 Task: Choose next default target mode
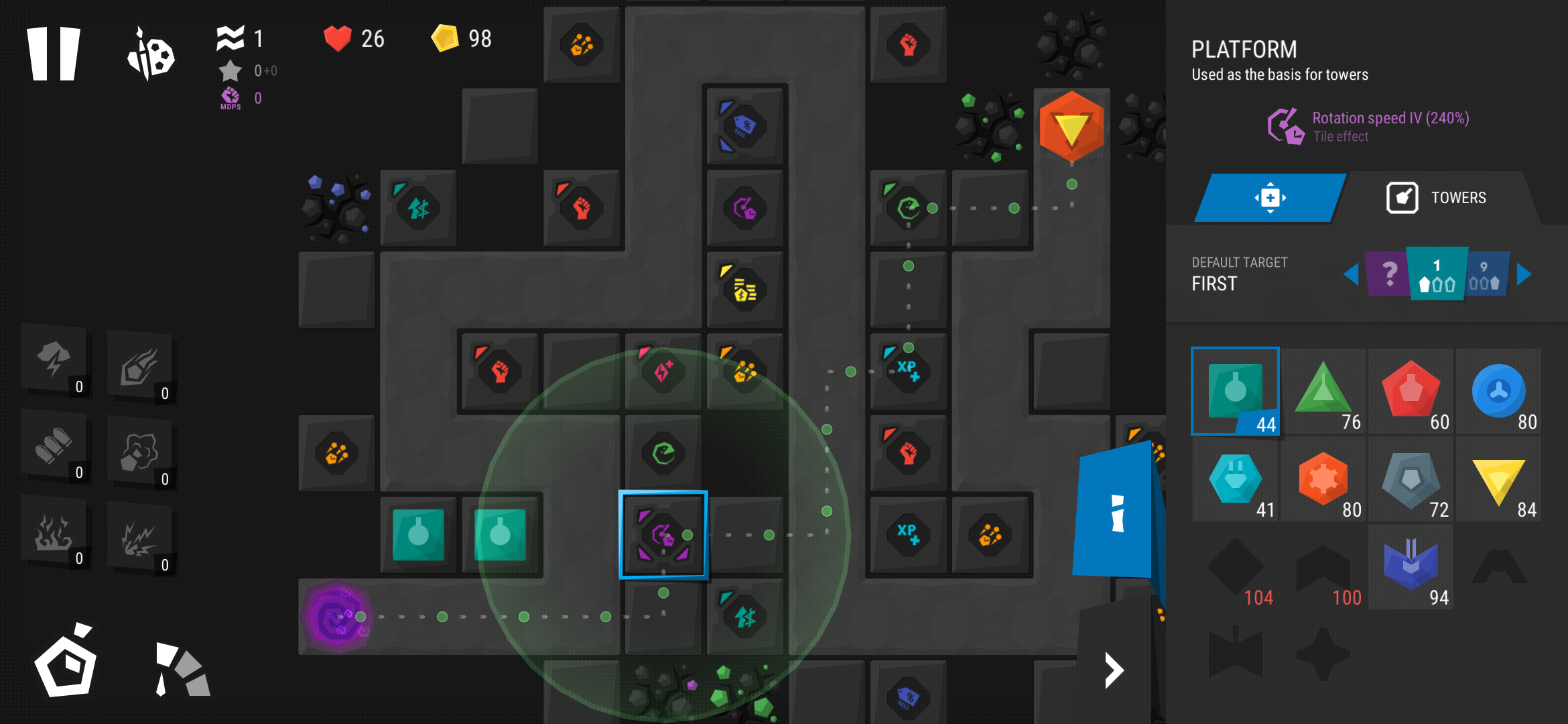[x=1524, y=274]
